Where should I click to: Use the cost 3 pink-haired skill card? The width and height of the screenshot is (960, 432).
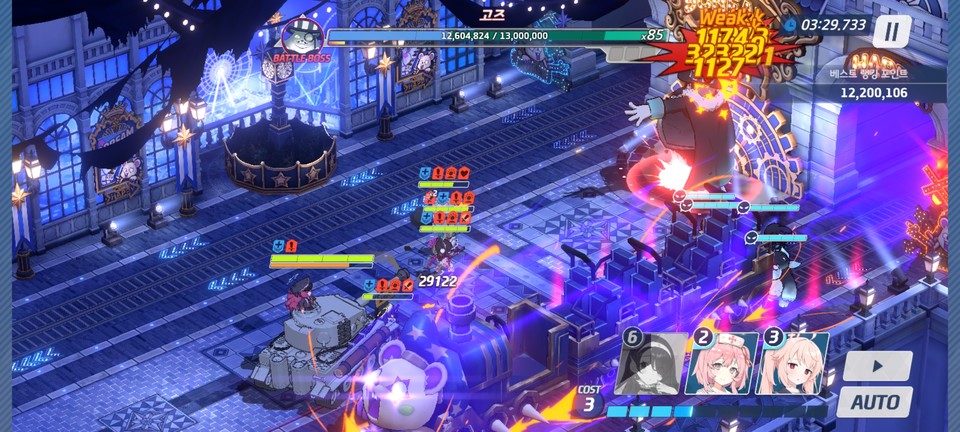792,364
